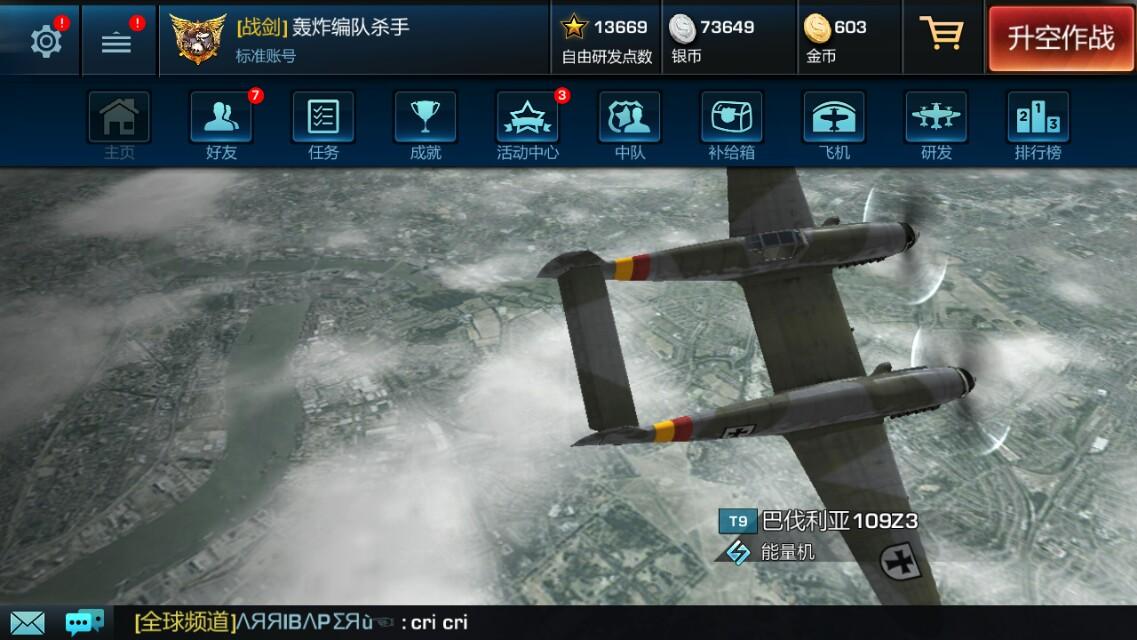The image size is (1137, 640).
Task: Open the chat bubble window
Action: pyautogui.click(x=84, y=623)
